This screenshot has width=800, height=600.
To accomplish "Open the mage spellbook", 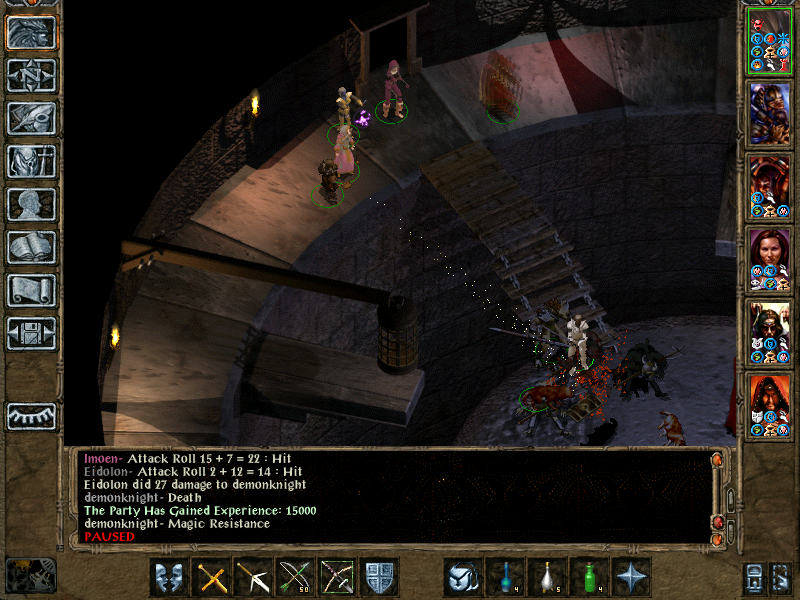I will [x=32, y=247].
